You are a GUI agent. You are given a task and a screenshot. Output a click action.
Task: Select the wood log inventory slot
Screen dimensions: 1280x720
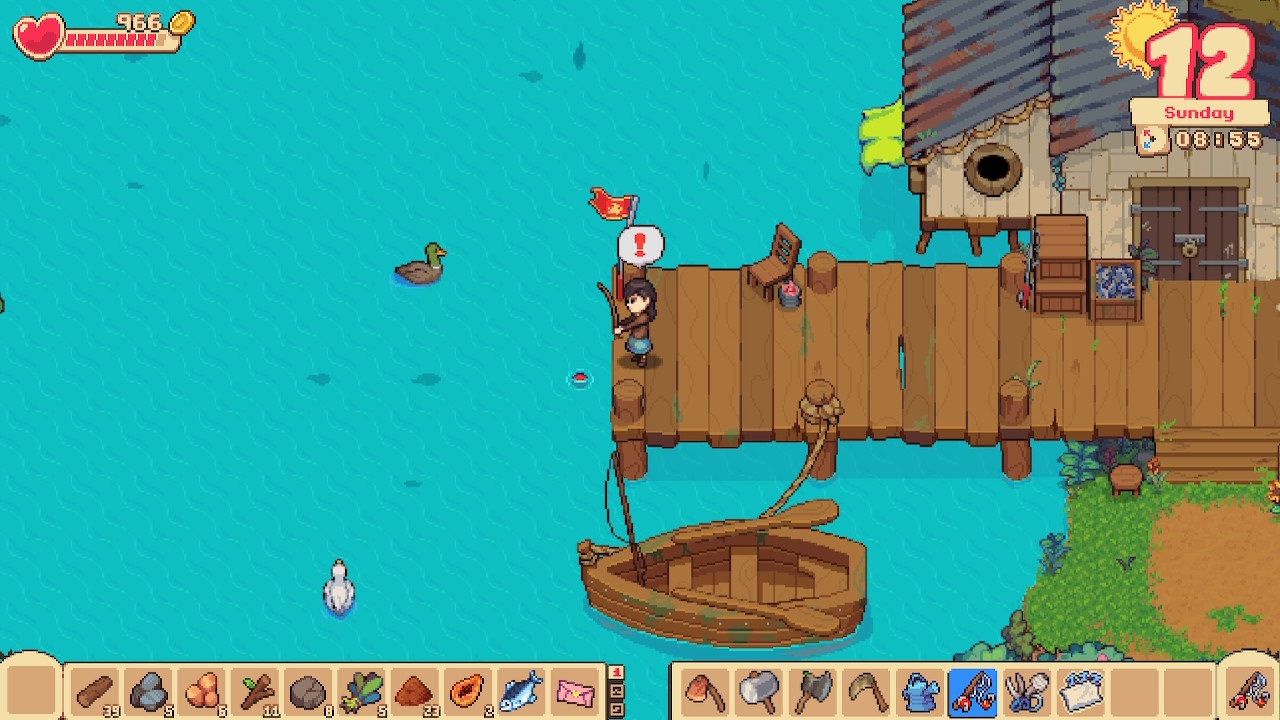(95, 691)
